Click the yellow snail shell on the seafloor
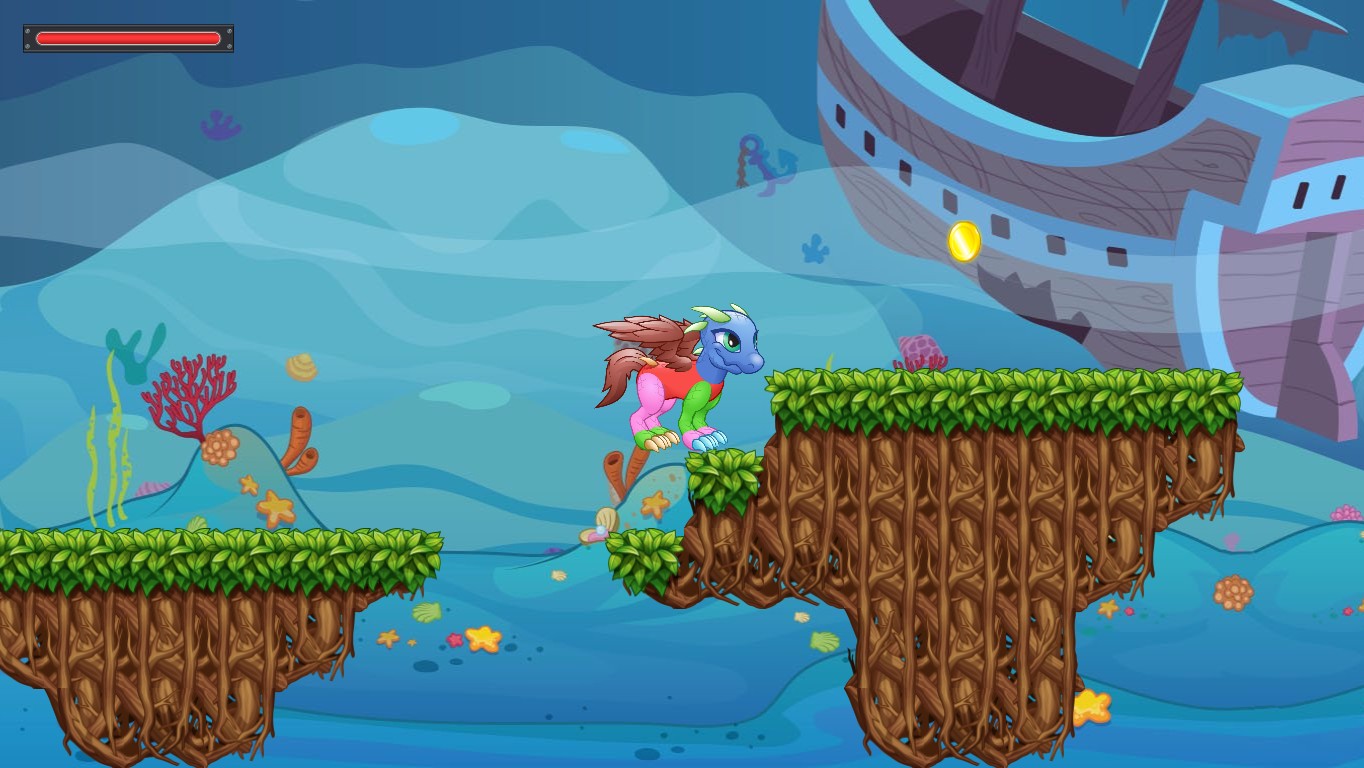1364x768 pixels. 300,367
